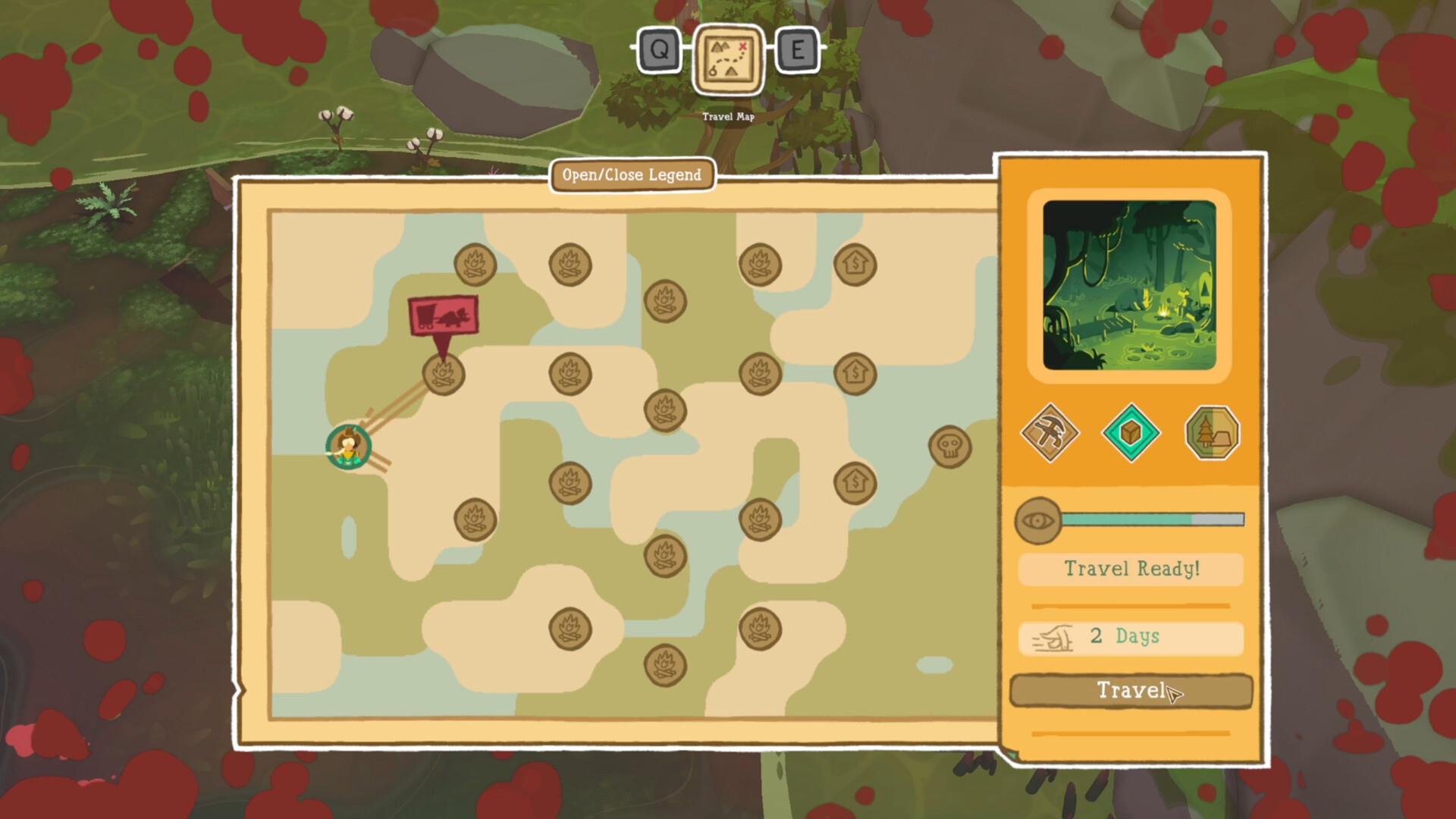
Task: Open the map legend via Open/Close Legend
Action: [x=631, y=175]
